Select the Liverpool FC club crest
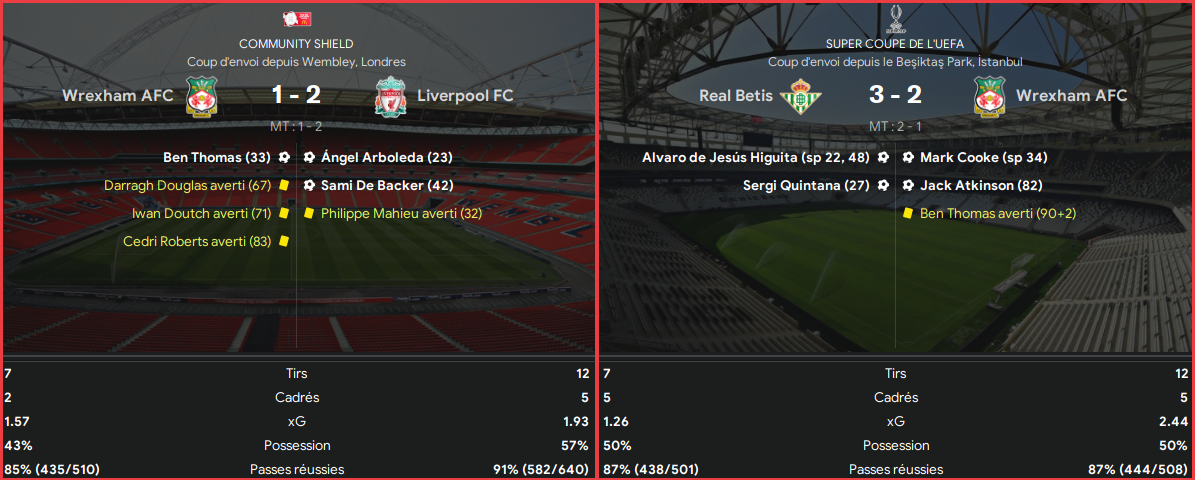 pos(389,97)
